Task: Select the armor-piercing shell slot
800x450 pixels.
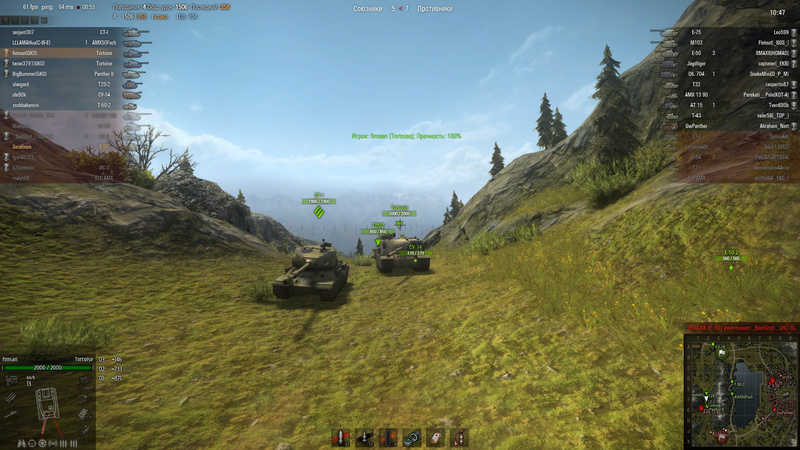Action: [339, 437]
